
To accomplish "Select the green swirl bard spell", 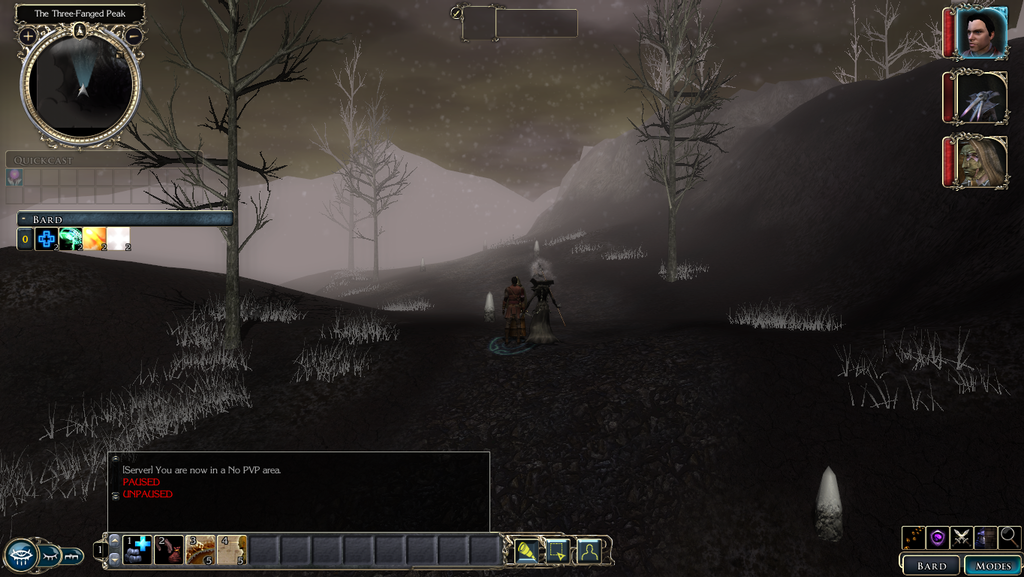I will click(70, 239).
